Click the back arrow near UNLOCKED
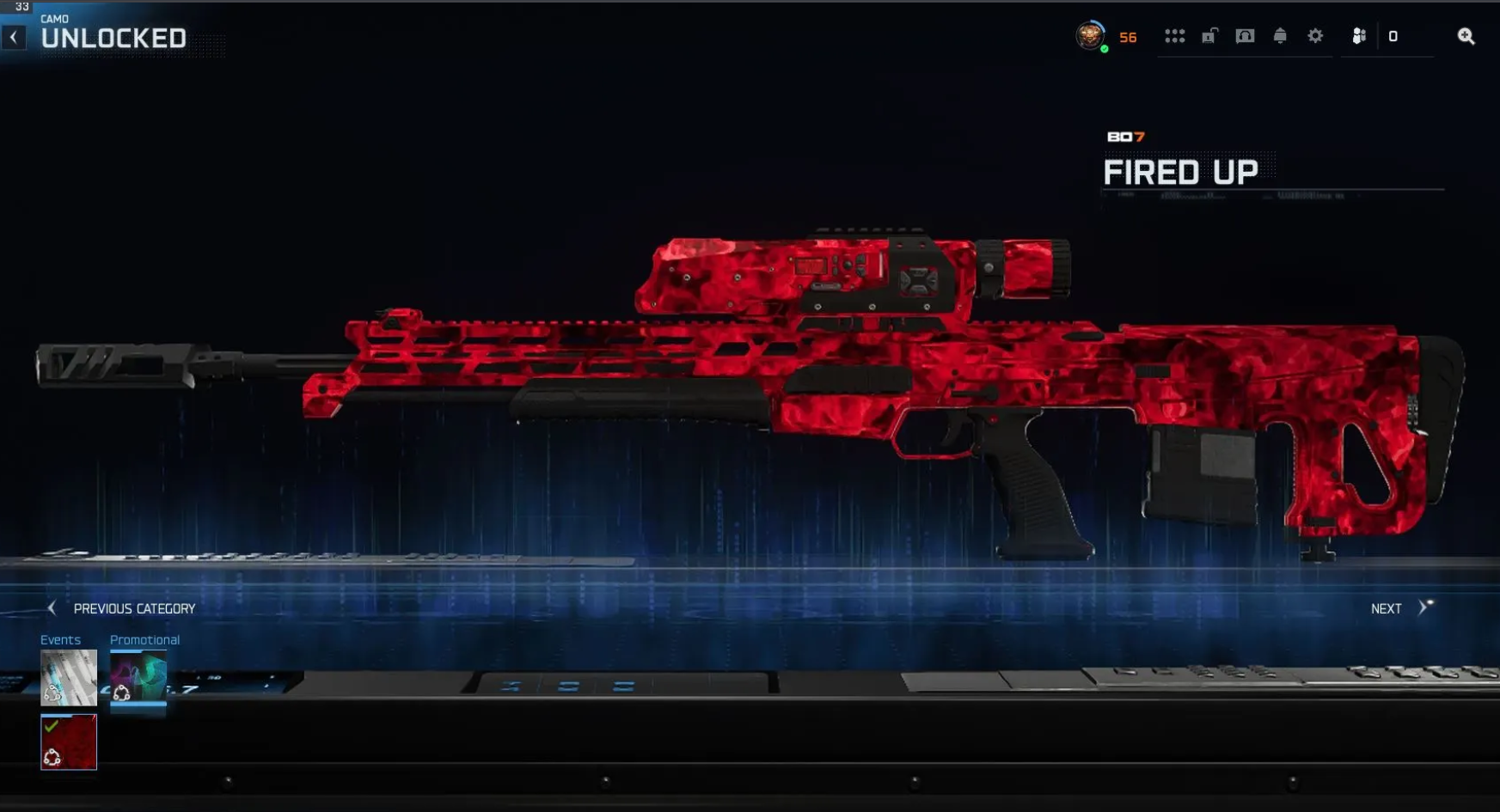 (13, 36)
